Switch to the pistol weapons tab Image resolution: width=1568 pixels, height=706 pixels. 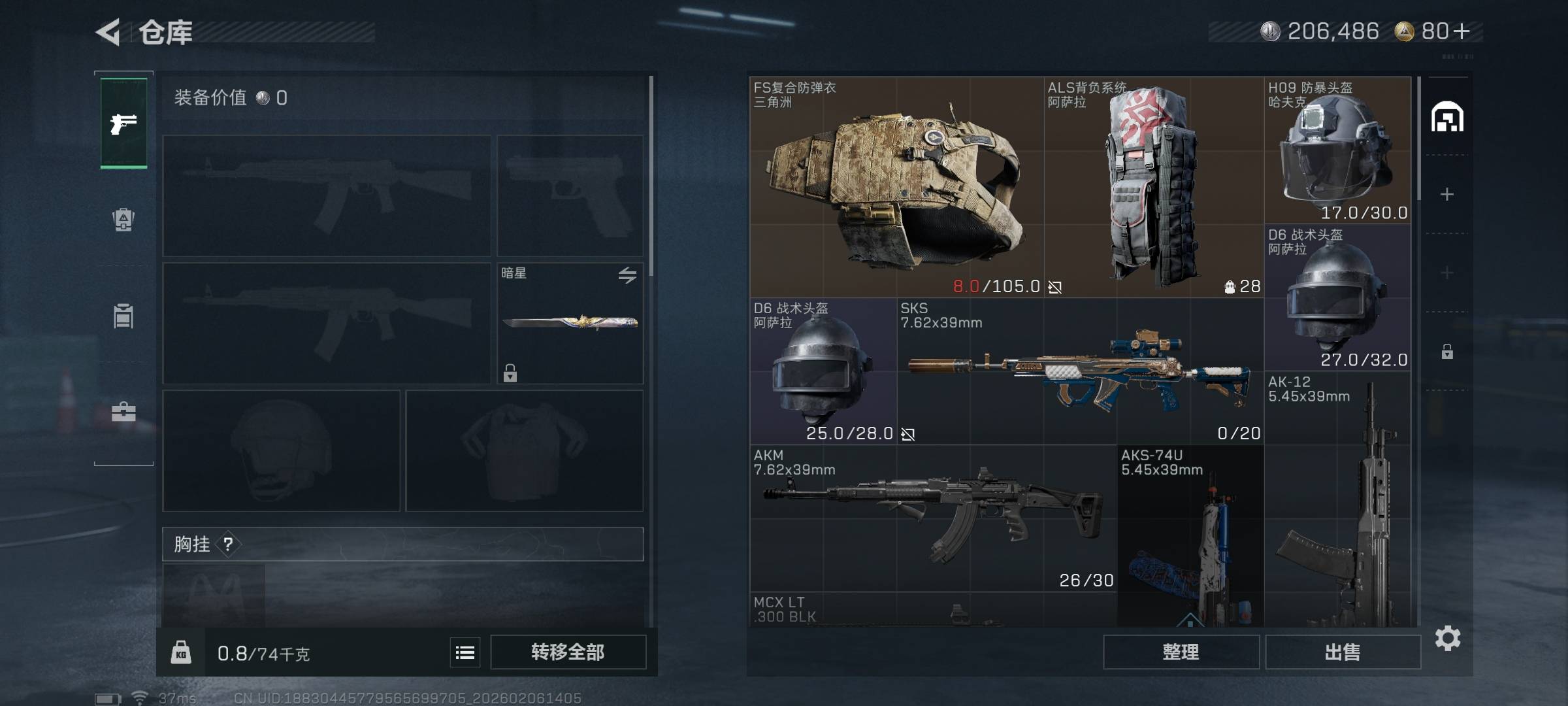(123, 123)
